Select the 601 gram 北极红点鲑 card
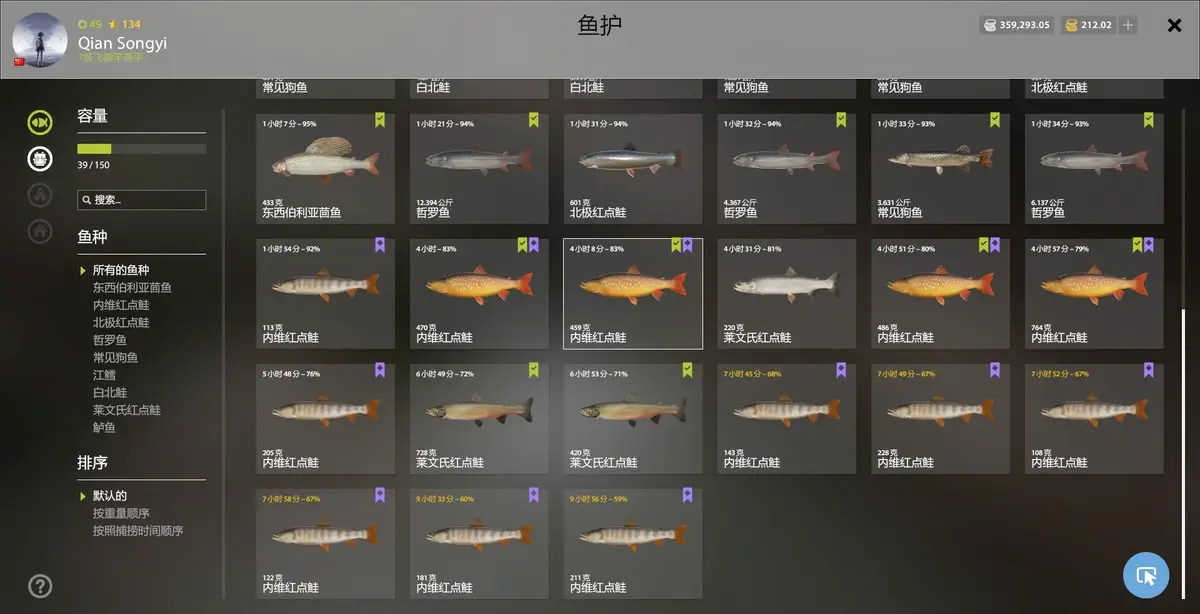The image size is (1200, 614). tap(633, 168)
